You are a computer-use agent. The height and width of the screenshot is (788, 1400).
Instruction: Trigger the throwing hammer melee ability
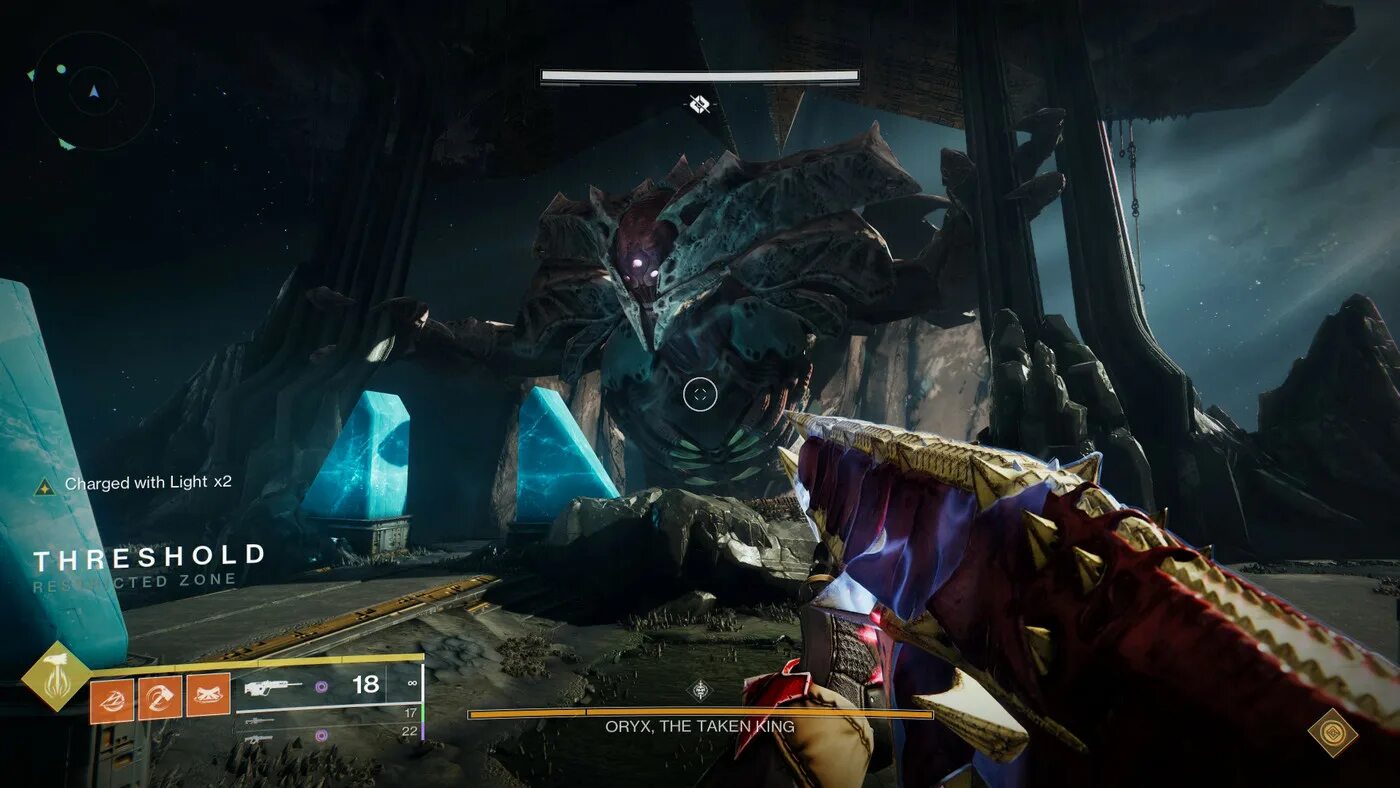click(x=159, y=696)
